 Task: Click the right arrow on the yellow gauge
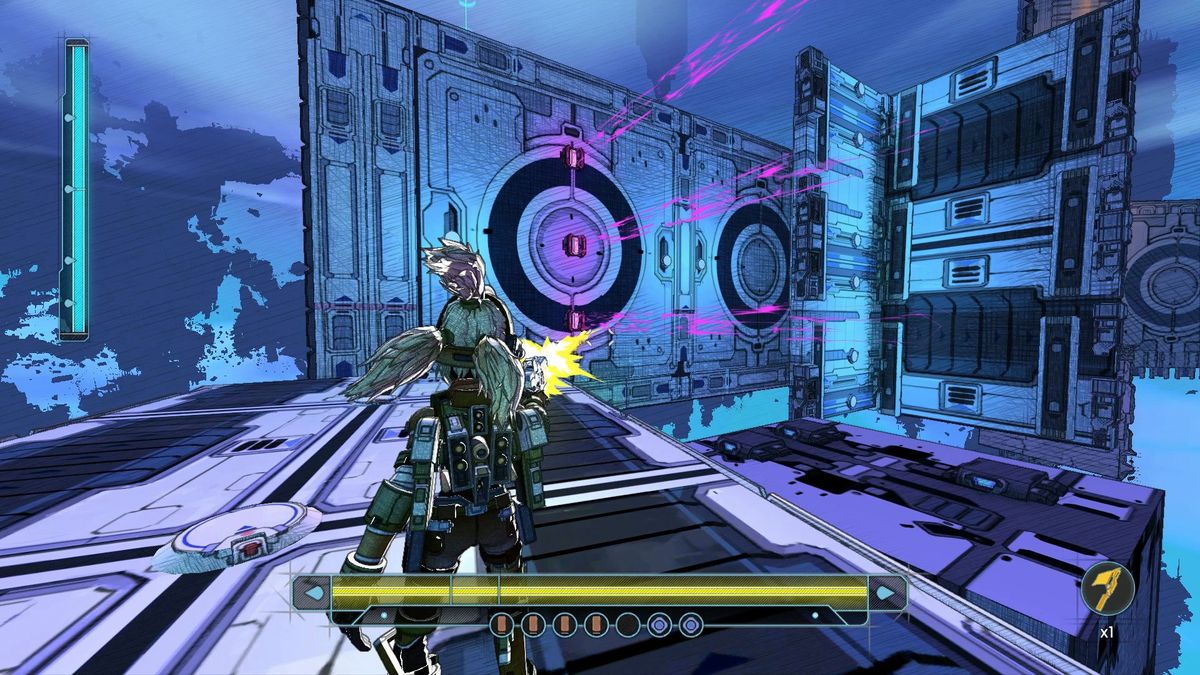click(x=886, y=593)
